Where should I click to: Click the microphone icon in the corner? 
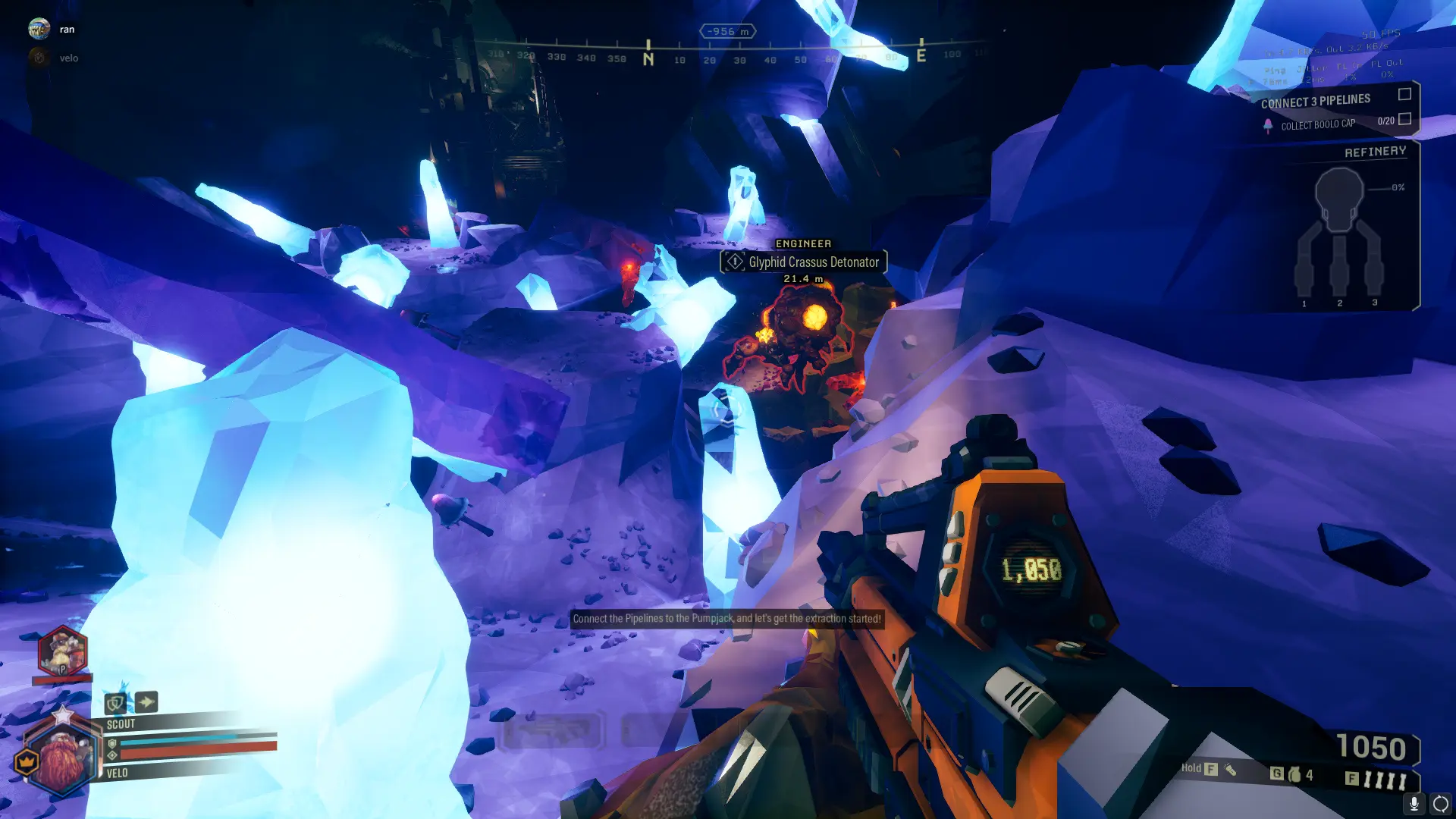coord(1414,803)
